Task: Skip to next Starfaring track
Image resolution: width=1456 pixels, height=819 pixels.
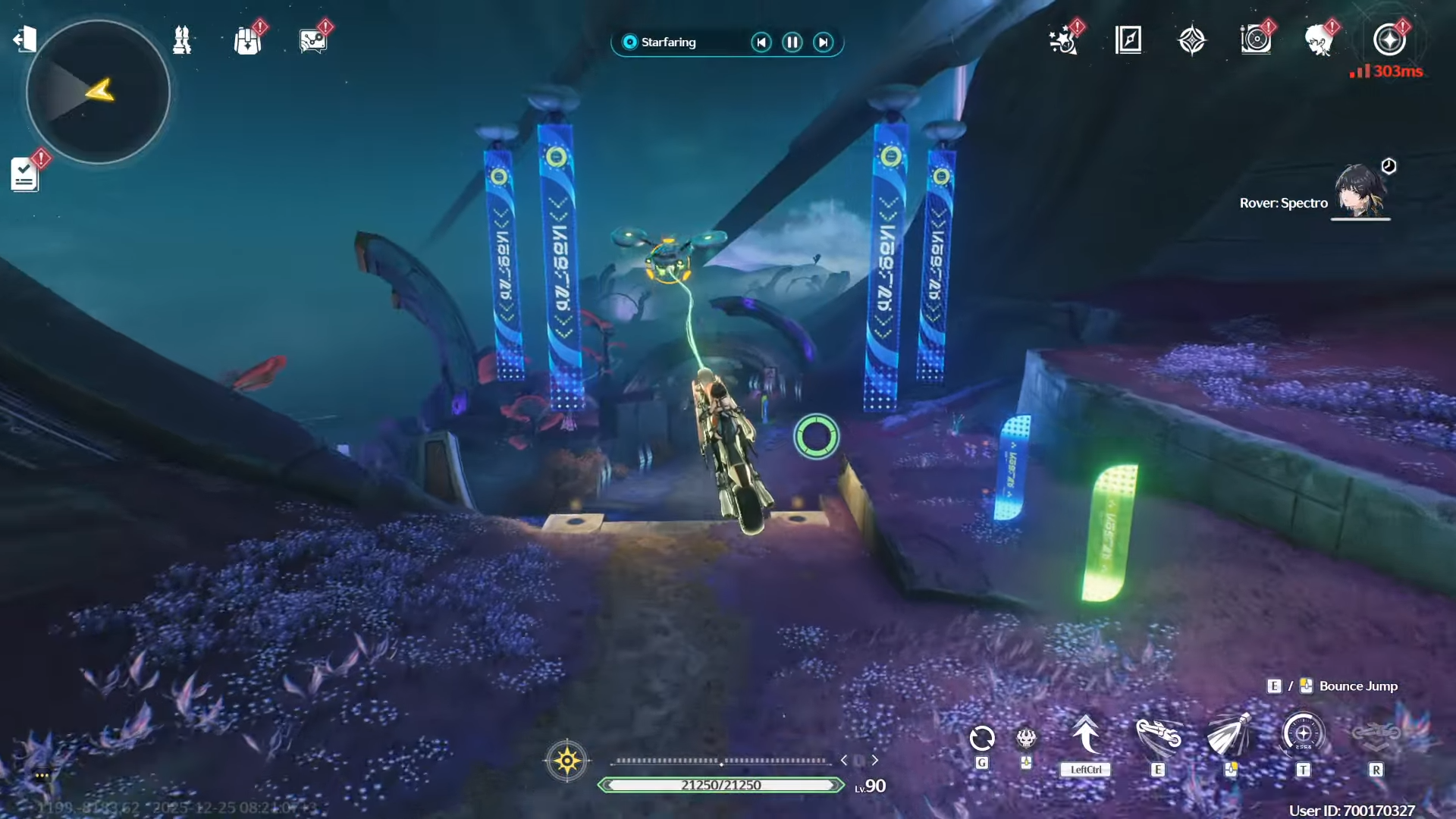Action: tap(824, 42)
